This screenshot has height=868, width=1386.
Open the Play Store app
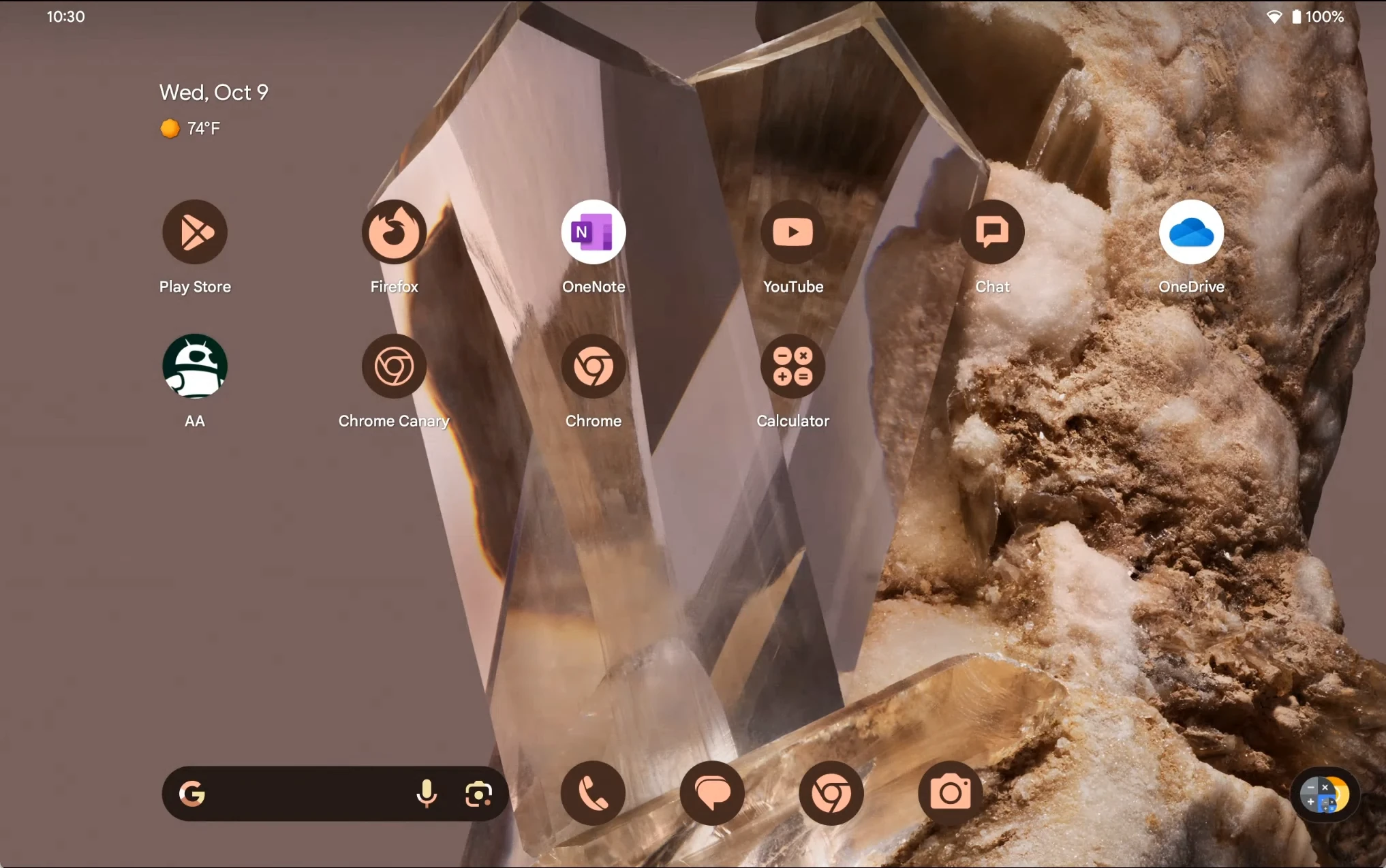[195, 232]
